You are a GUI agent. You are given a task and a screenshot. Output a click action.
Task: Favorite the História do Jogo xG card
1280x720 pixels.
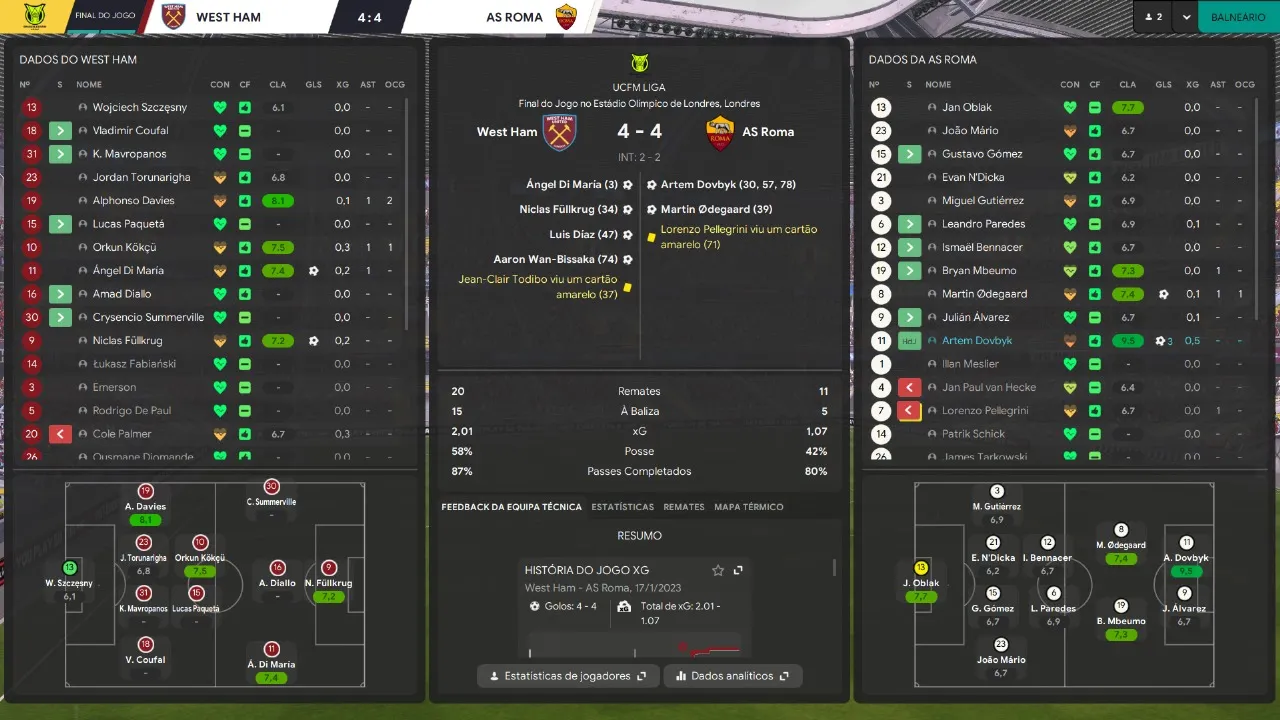click(x=717, y=570)
